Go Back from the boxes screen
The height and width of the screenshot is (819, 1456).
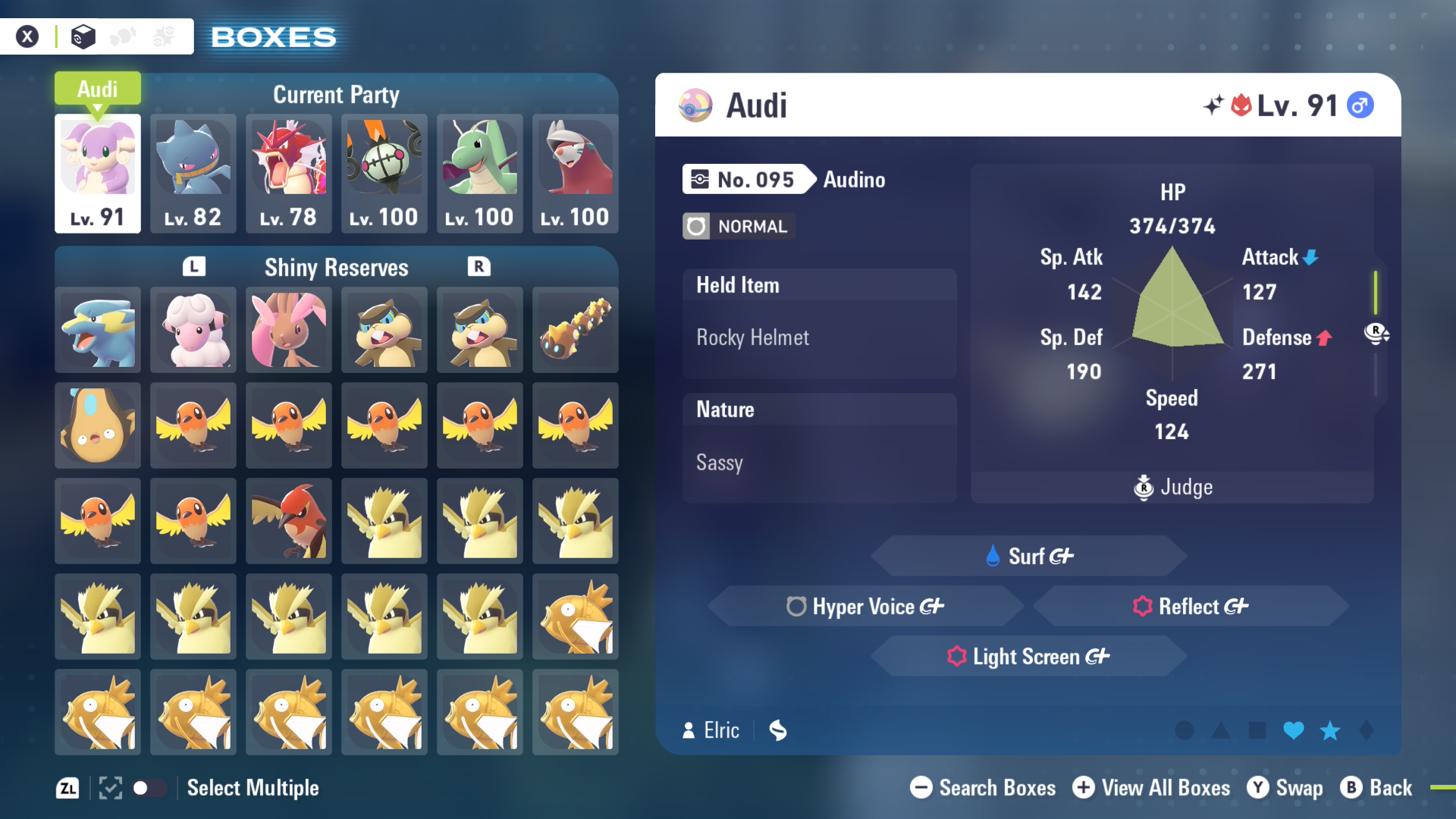tap(1376, 788)
